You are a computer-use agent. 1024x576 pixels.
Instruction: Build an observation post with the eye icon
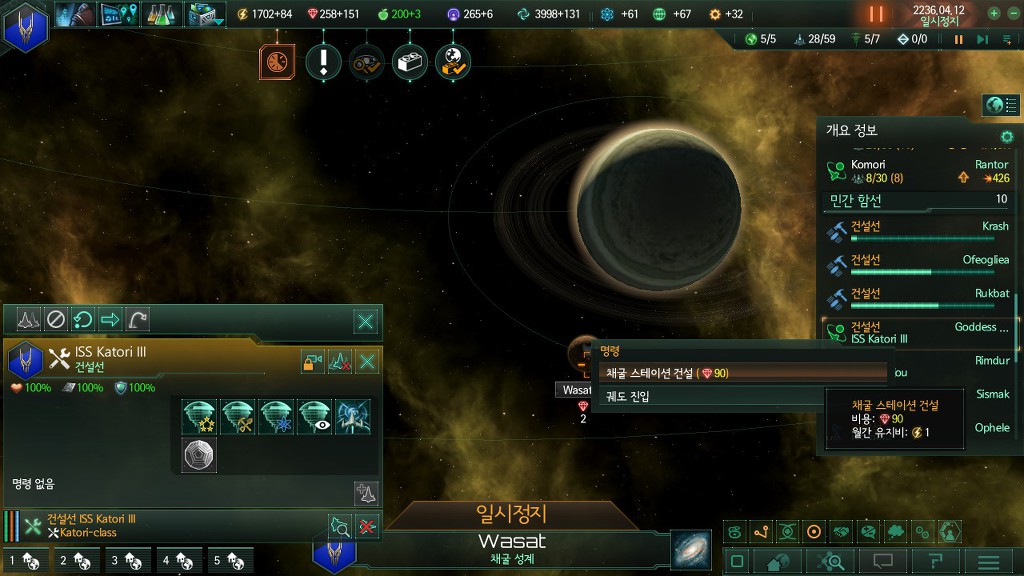click(x=314, y=417)
